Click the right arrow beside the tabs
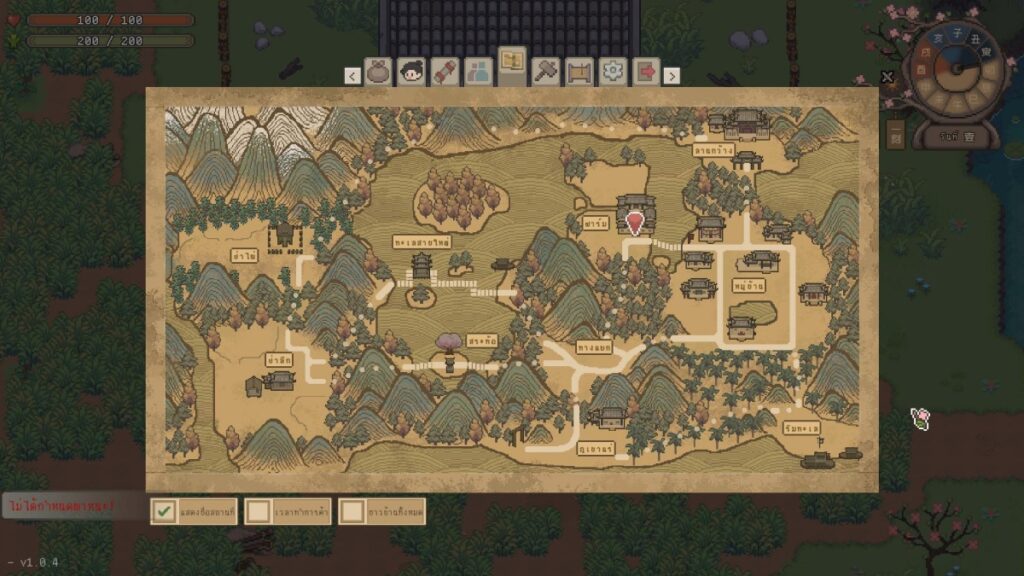Screen dimensions: 1024x576 click(672, 75)
